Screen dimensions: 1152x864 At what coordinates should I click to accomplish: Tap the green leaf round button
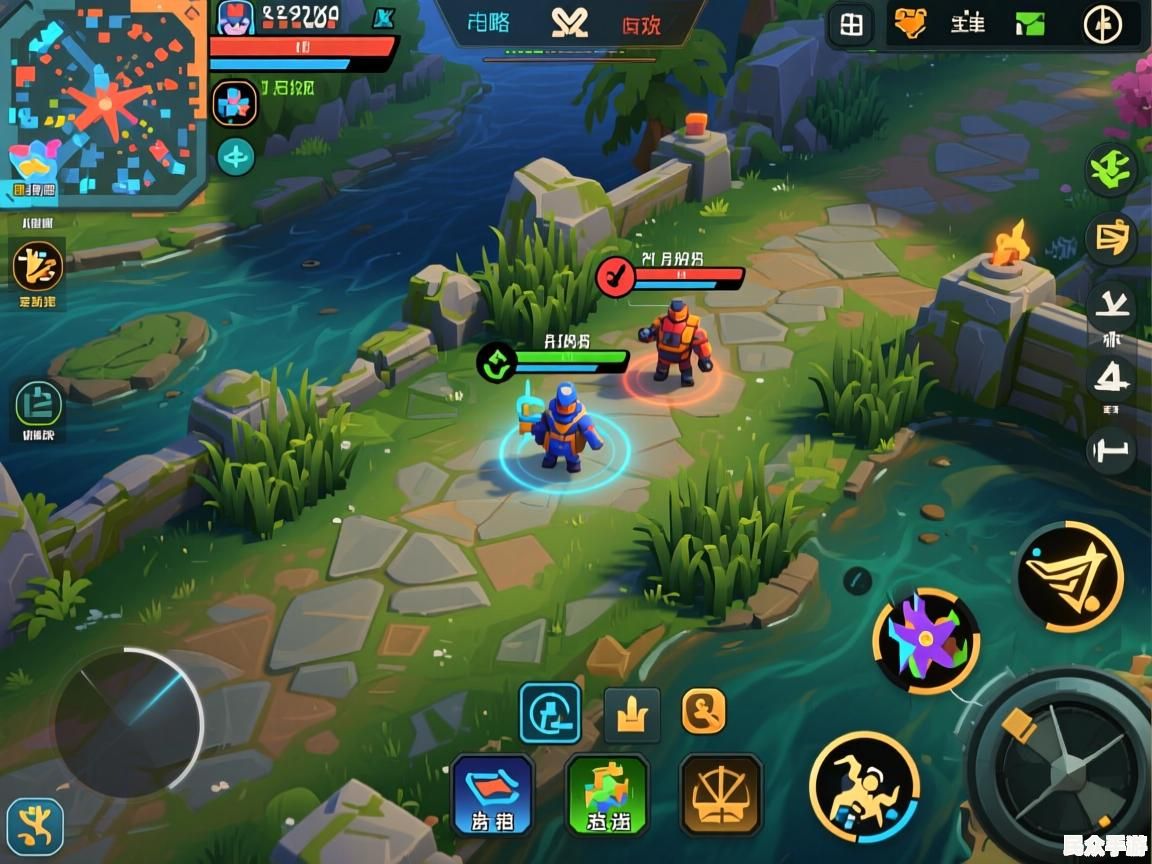[x=1111, y=170]
